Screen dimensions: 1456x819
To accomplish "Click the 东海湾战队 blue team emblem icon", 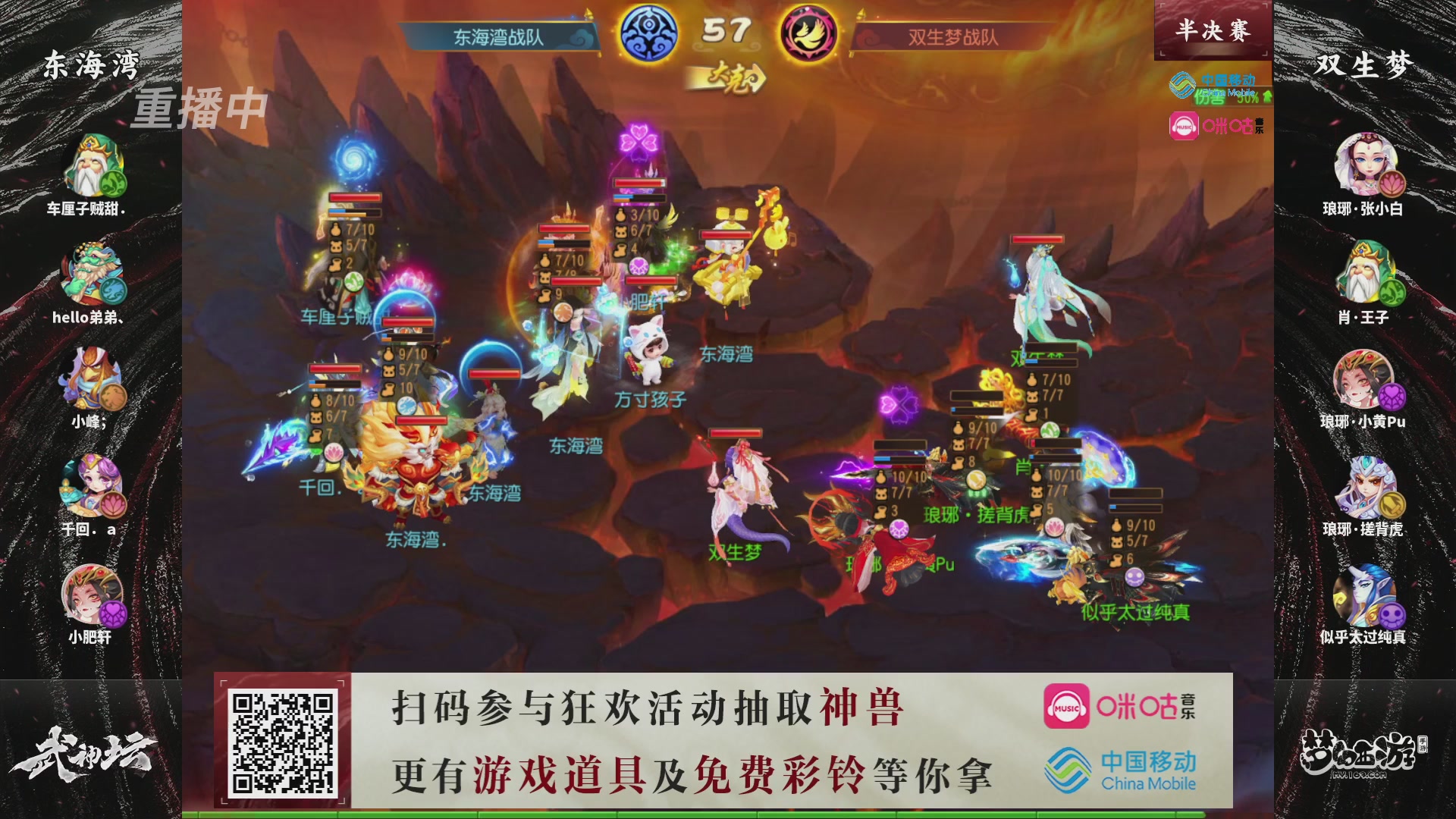I will pos(648,28).
